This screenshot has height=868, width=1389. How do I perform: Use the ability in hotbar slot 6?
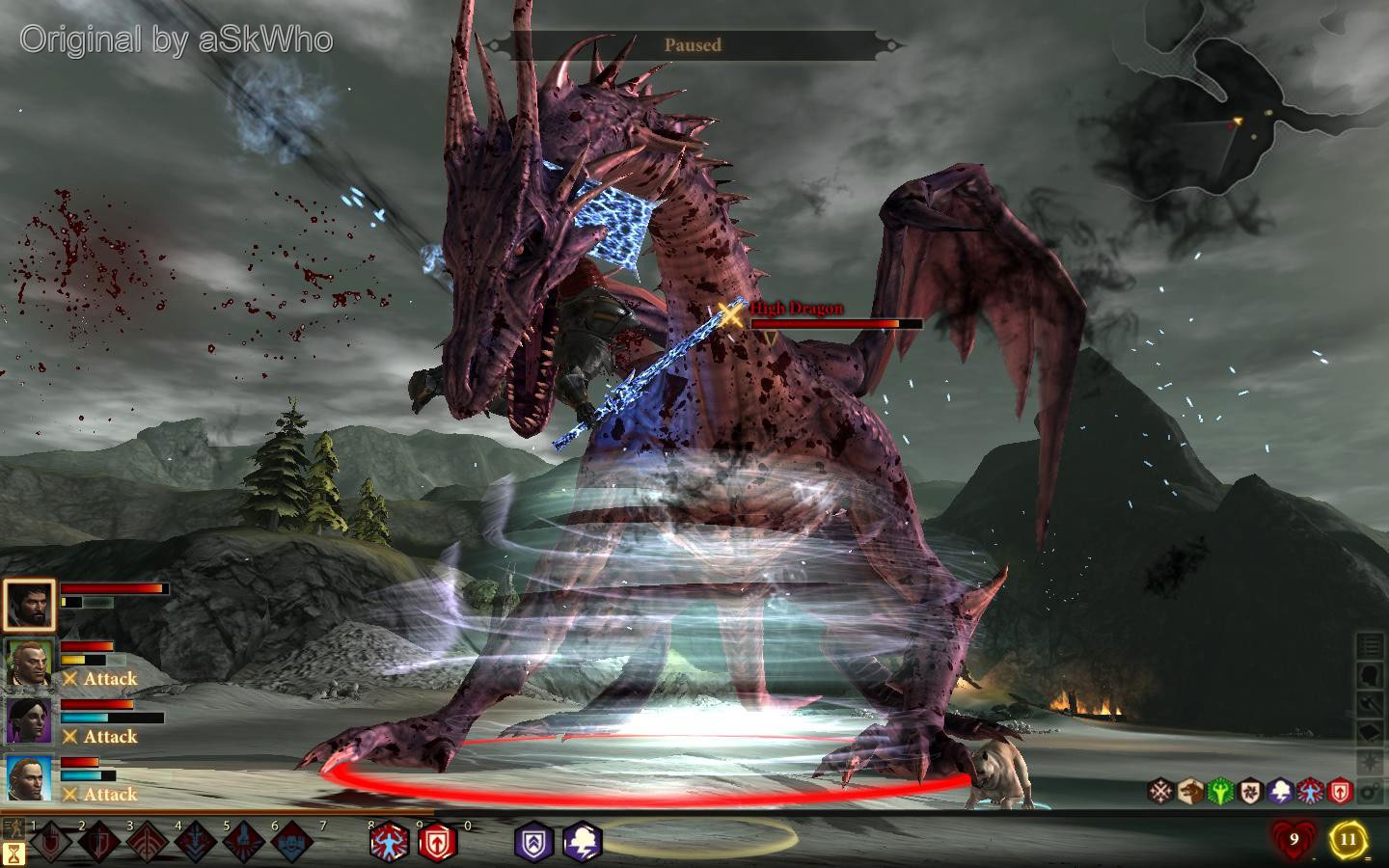[x=294, y=843]
